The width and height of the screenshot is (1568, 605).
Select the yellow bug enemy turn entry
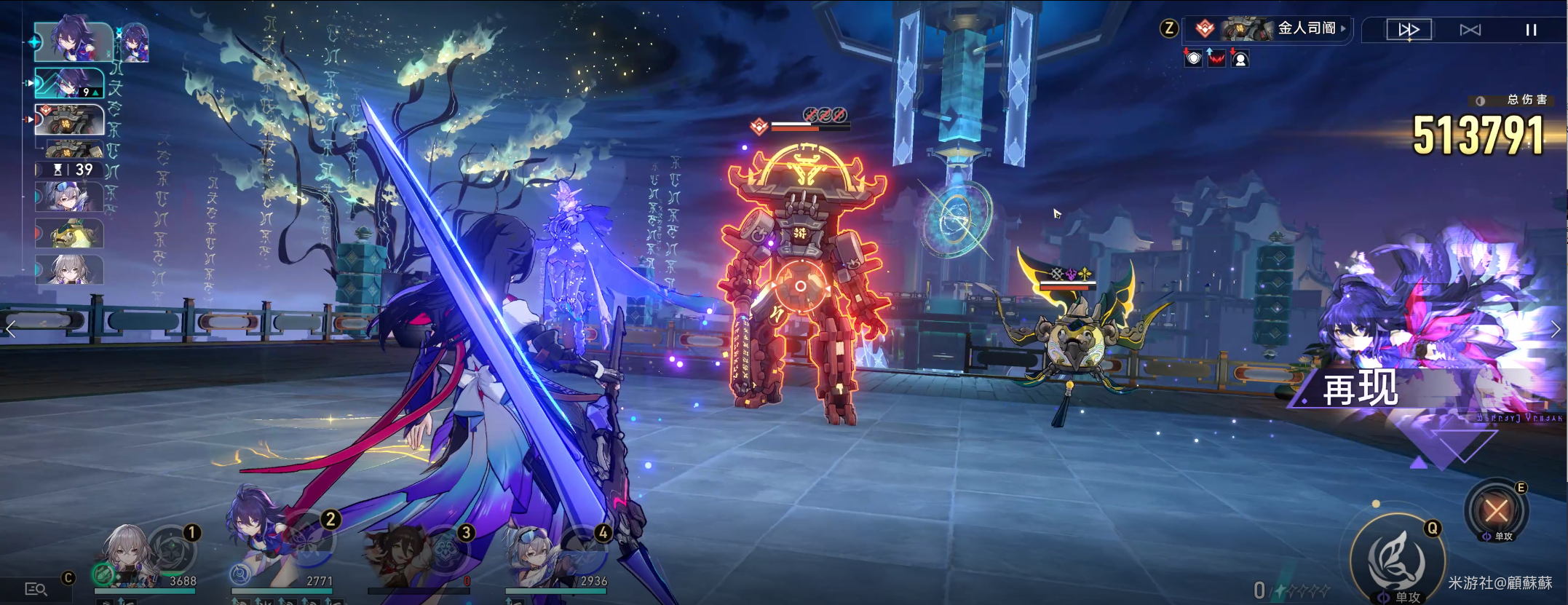pyautogui.click(x=71, y=234)
